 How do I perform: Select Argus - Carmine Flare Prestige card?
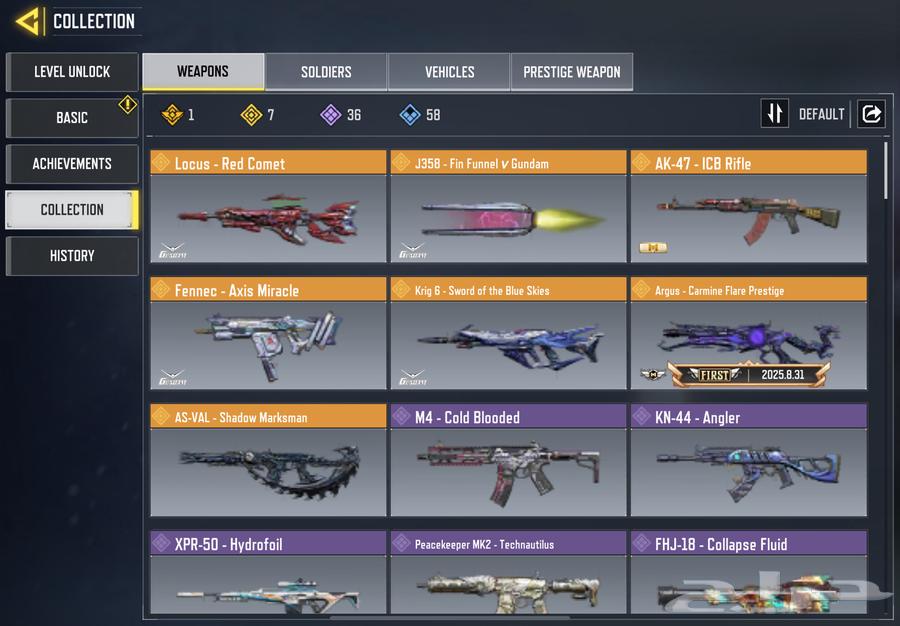click(x=748, y=334)
